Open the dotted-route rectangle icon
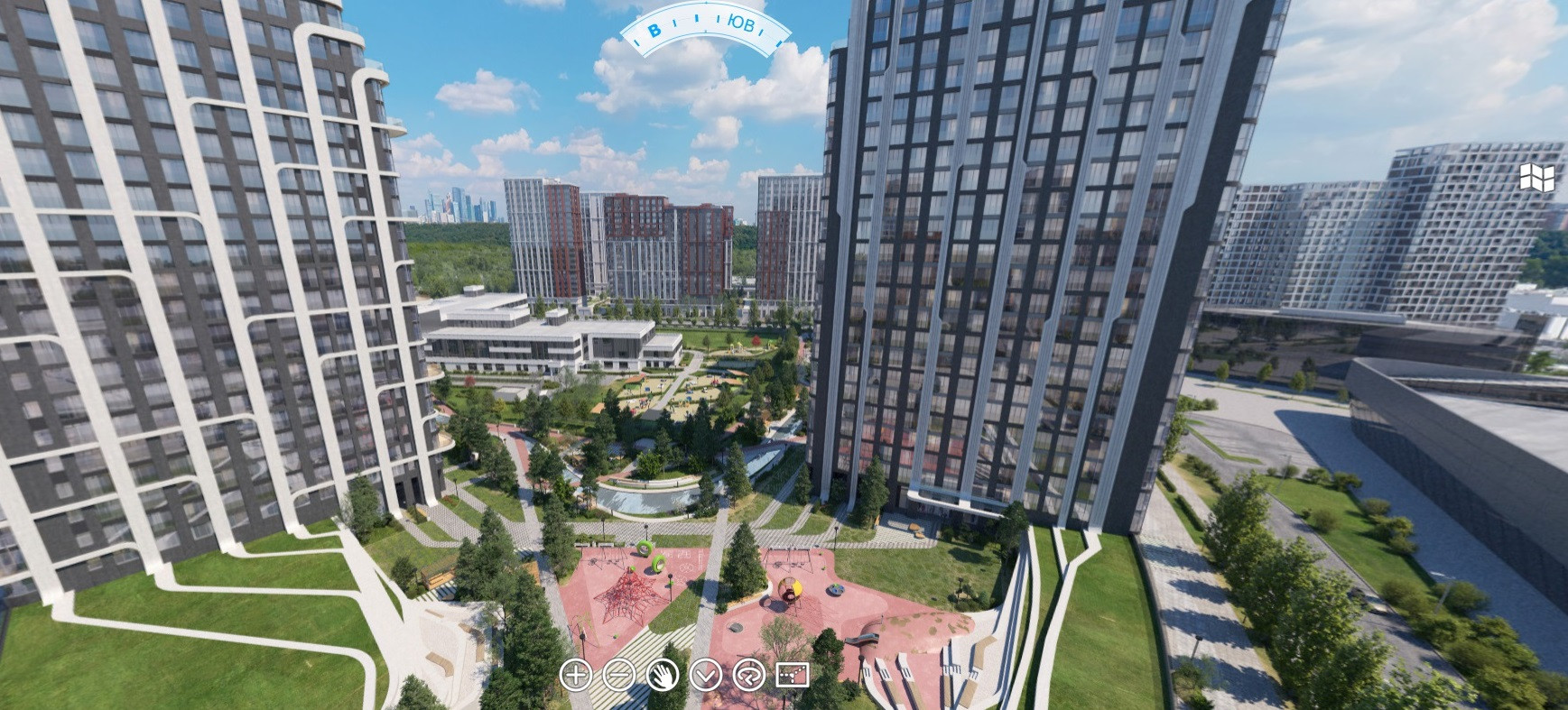1568x710 pixels. [x=793, y=675]
